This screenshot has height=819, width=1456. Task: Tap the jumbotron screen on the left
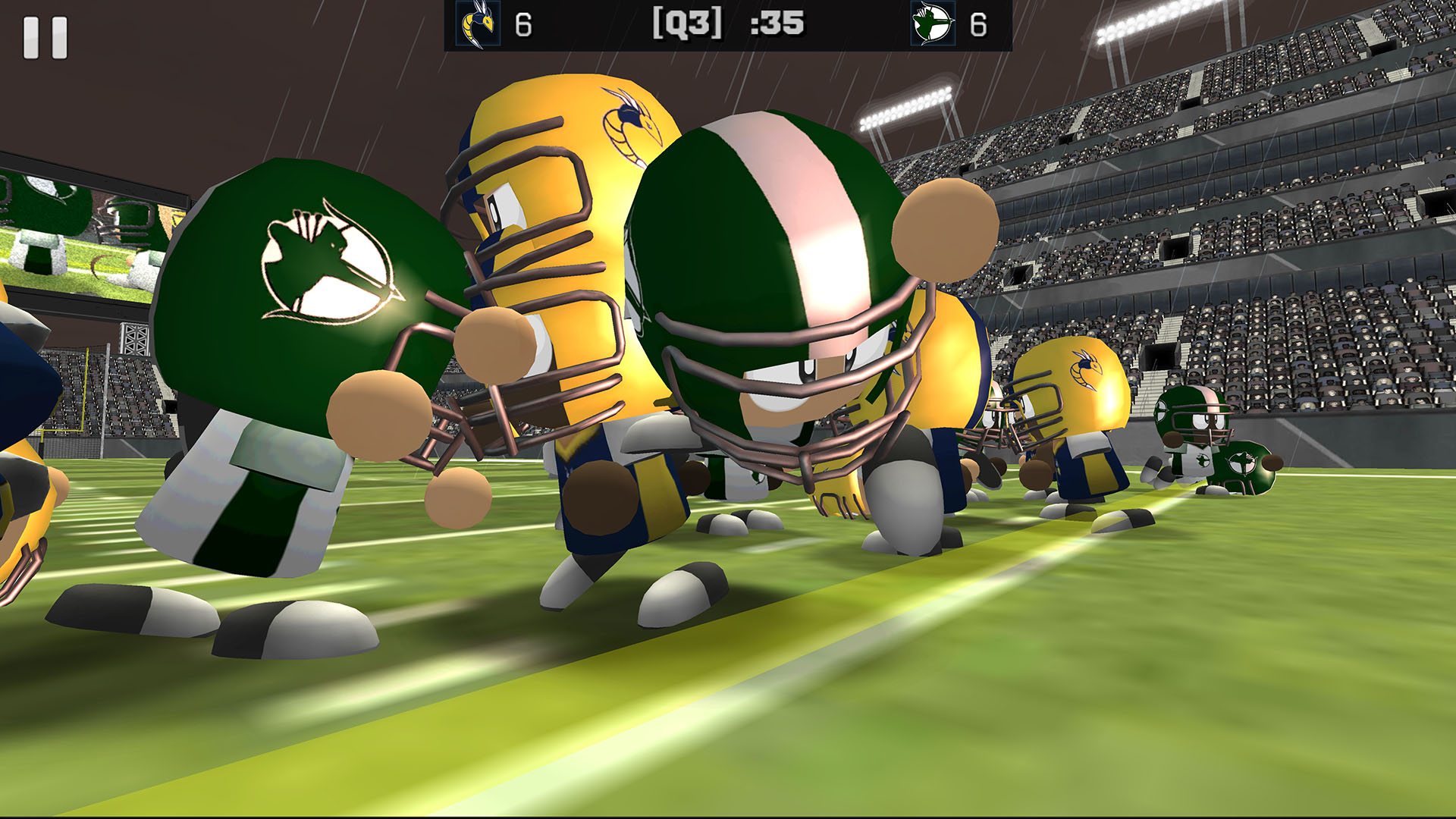(x=83, y=243)
